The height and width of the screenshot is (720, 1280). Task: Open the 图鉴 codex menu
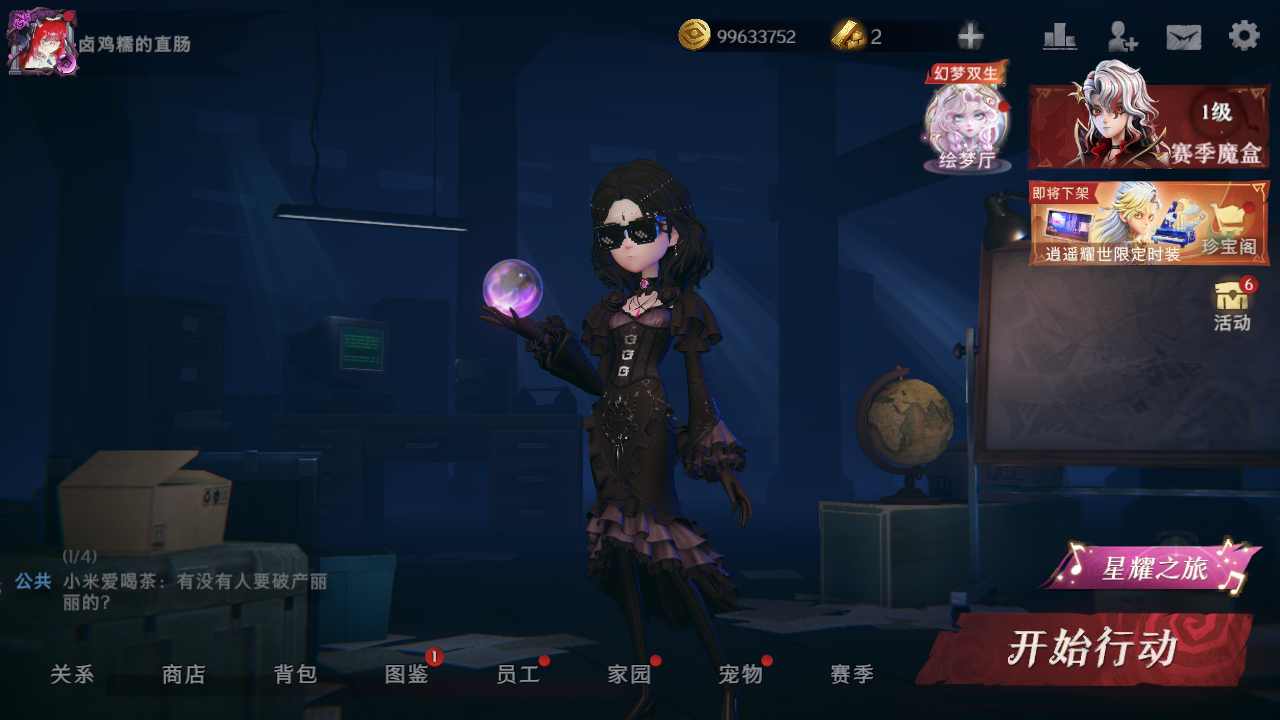407,675
